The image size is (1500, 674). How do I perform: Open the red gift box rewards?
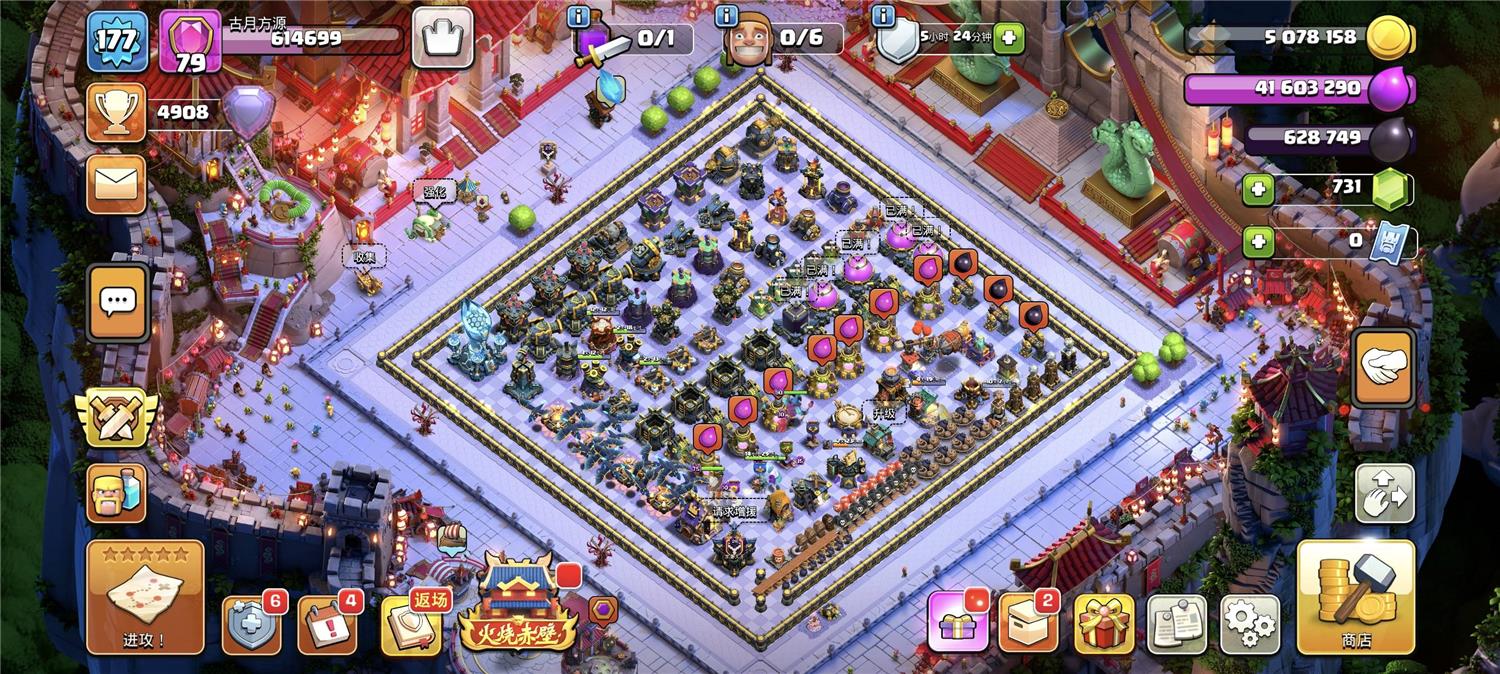pyautogui.click(x=1104, y=624)
